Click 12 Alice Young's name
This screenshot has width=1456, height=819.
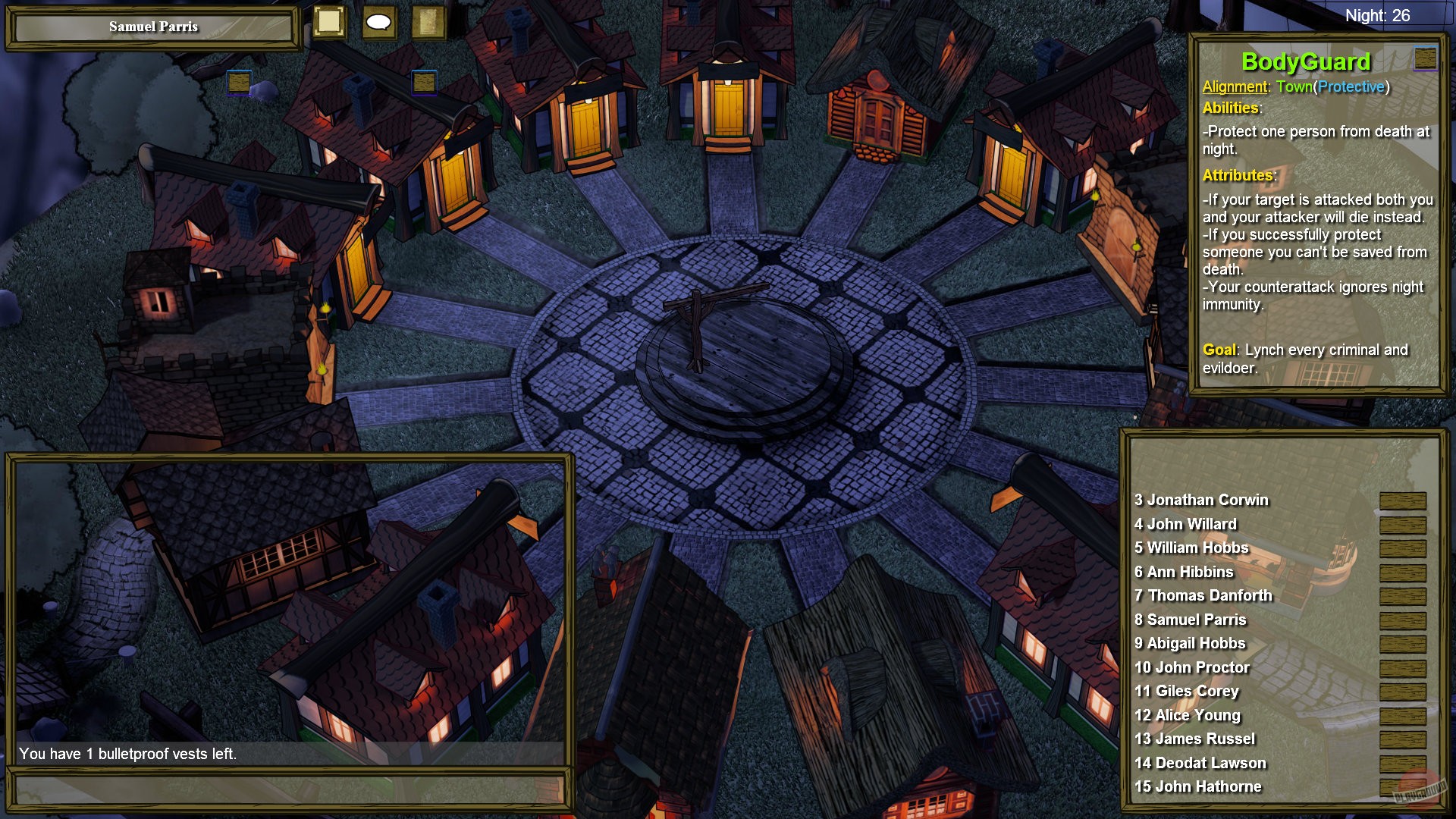[x=1188, y=714]
